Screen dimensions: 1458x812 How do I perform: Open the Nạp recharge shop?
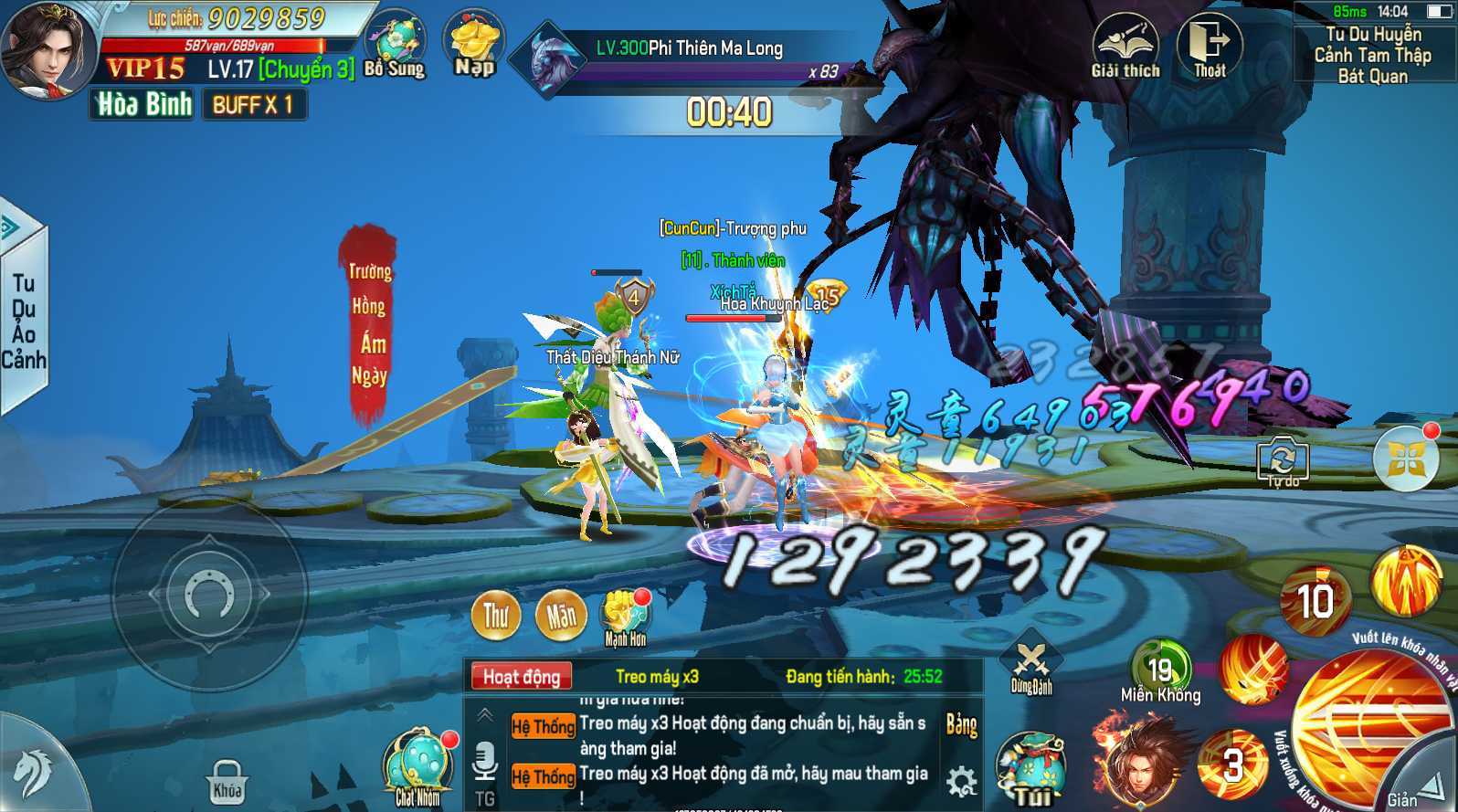click(474, 43)
